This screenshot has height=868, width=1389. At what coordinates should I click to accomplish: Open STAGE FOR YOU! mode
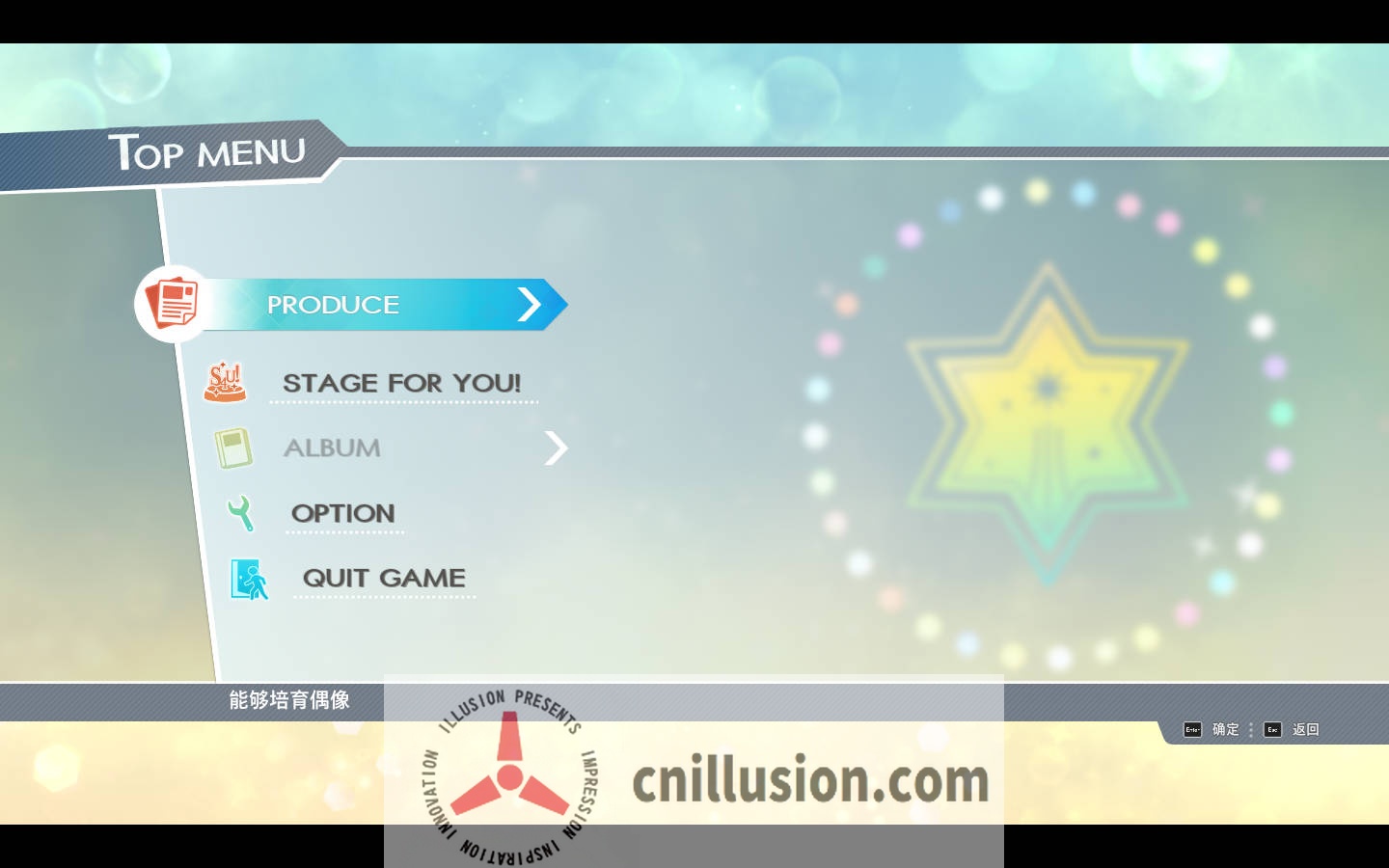pos(403,383)
